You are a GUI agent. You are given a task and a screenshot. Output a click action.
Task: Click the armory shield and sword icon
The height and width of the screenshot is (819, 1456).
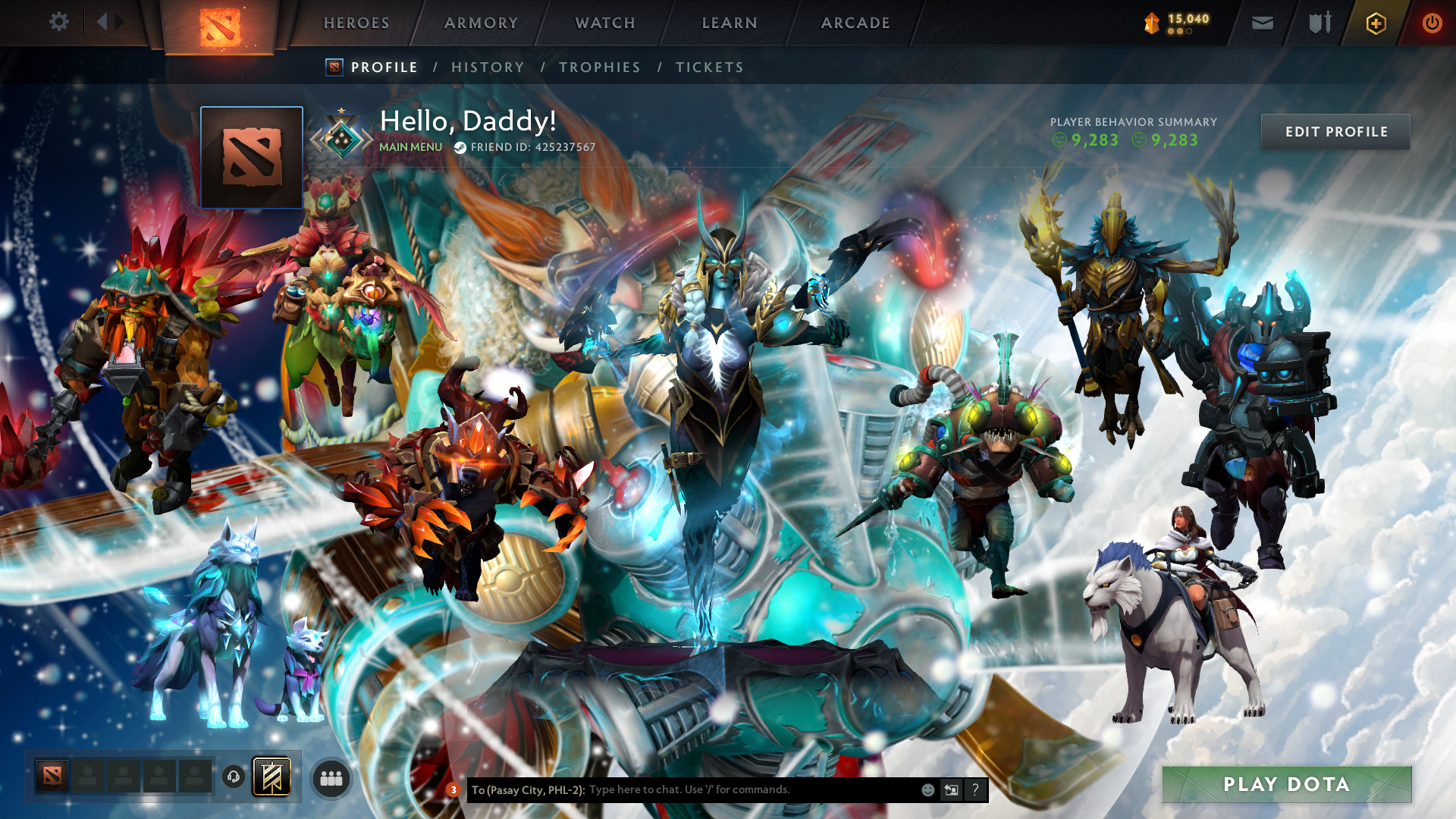tap(1317, 23)
